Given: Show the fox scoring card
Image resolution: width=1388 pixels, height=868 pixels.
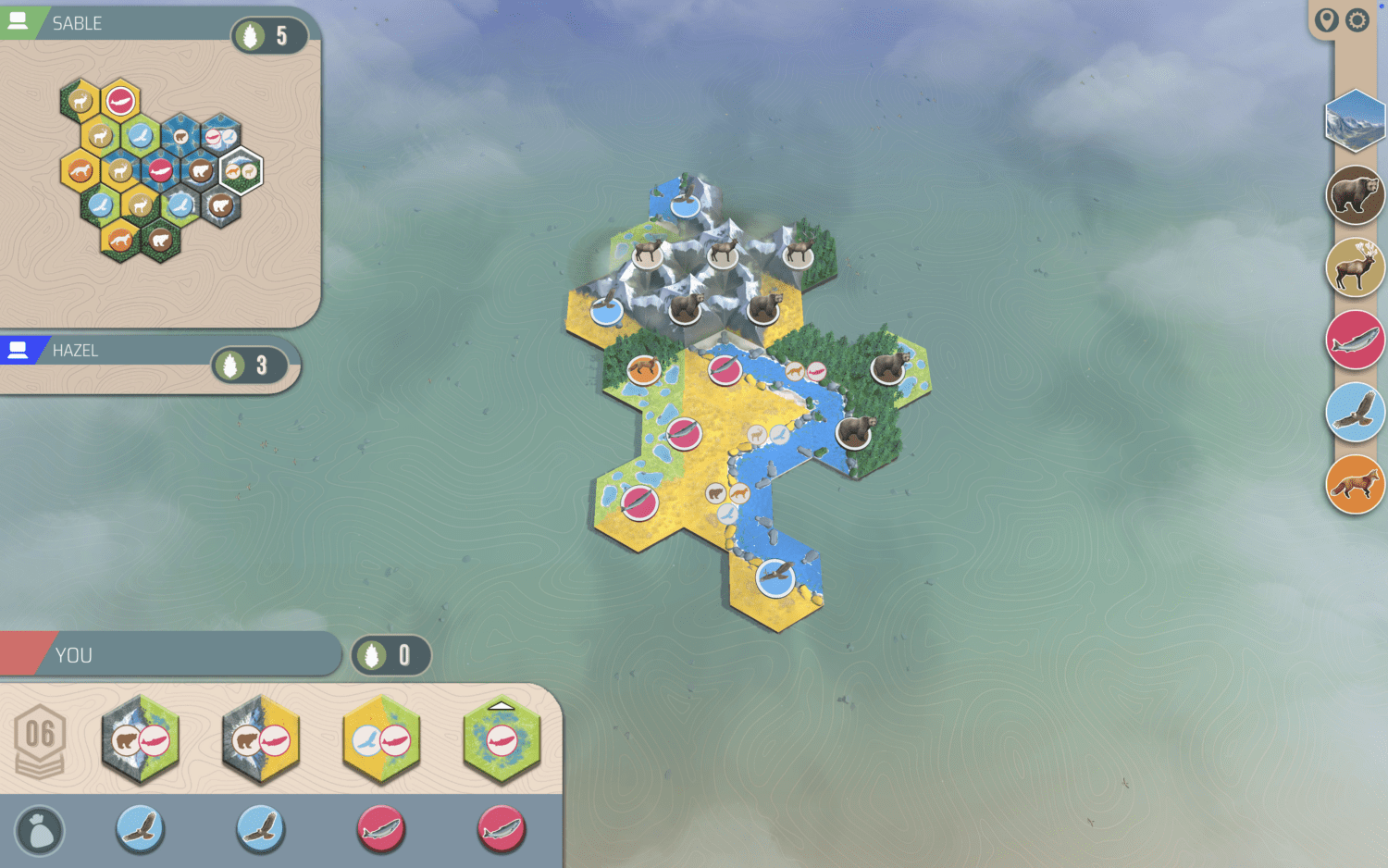Looking at the screenshot, I should click(x=1355, y=484).
